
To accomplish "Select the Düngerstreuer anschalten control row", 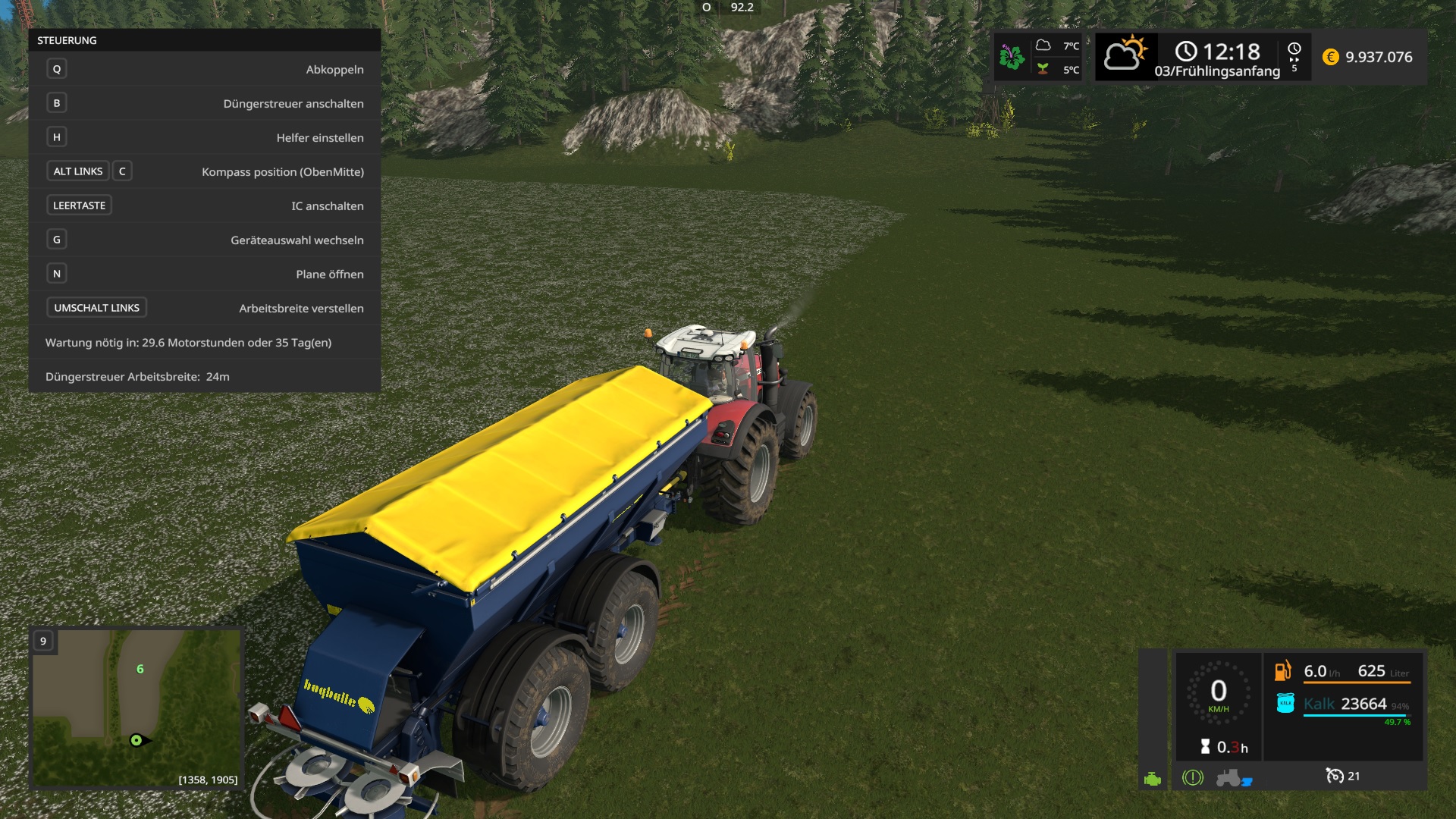I will coord(205,103).
